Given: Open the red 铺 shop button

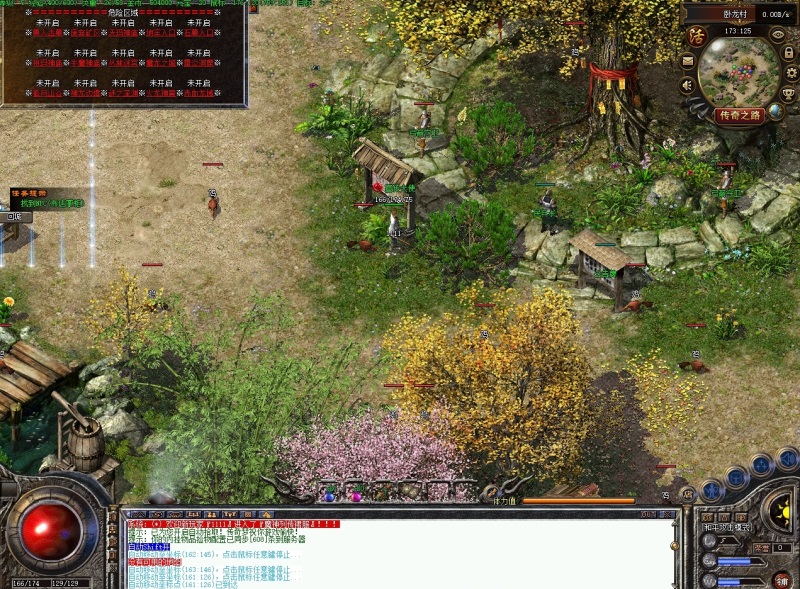Looking at the screenshot, I should tap(783, 579).
